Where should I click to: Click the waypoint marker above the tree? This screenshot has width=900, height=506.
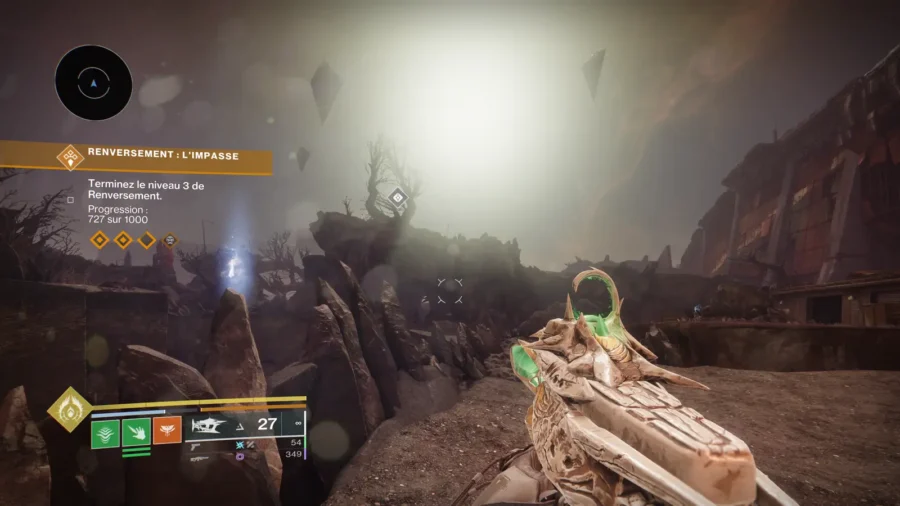397,198
